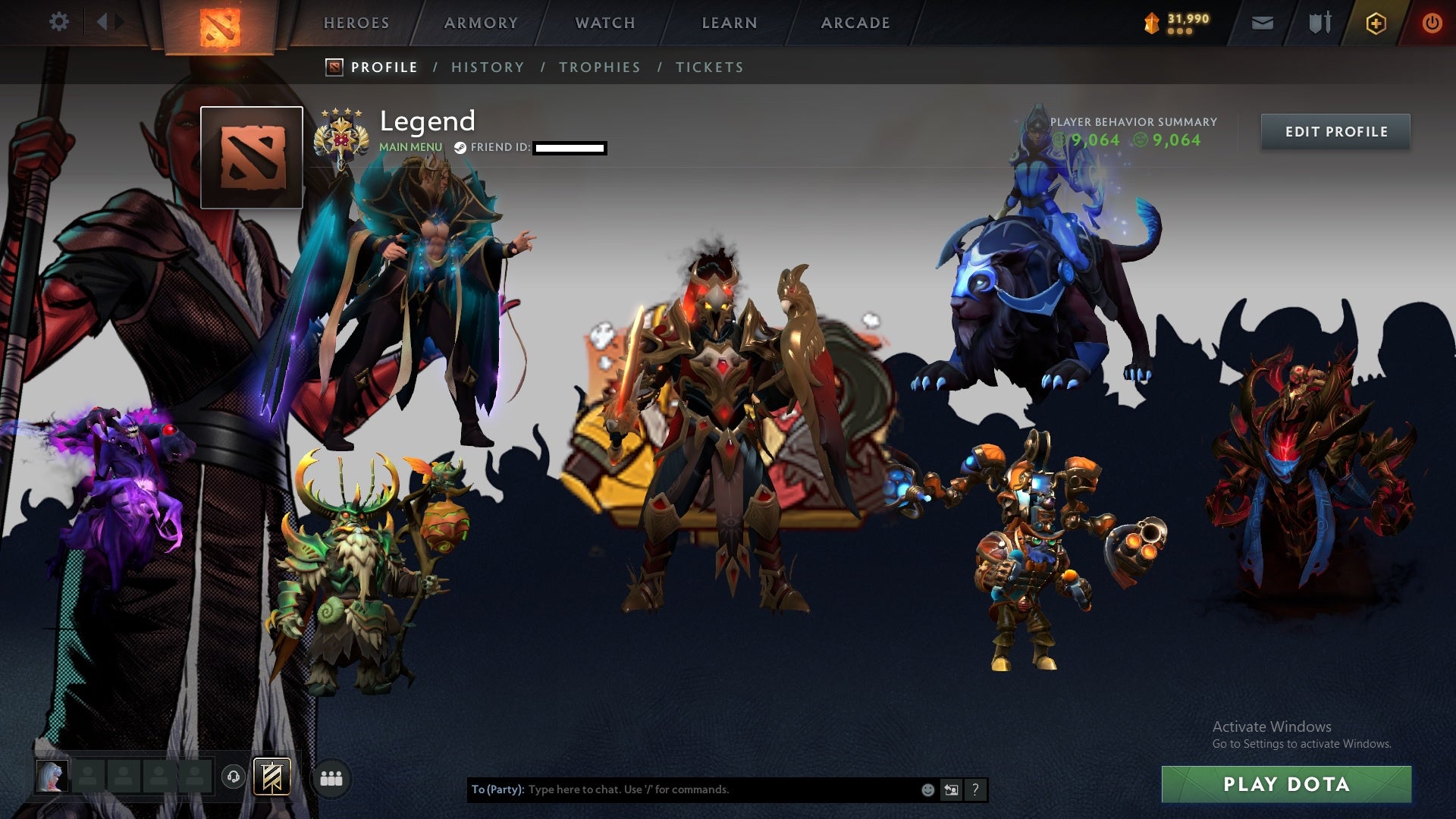Toggle the party voice chat headset

234,776
